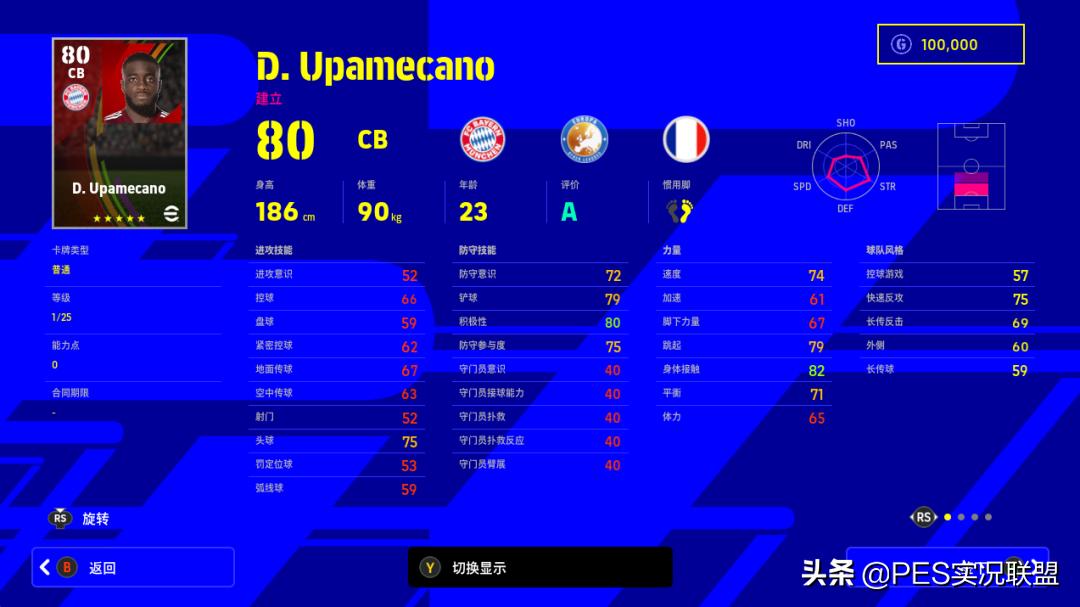Screen dimensions: 1080x607
Task: Select the yellow active page indicator dot
Action: [948, 517]
